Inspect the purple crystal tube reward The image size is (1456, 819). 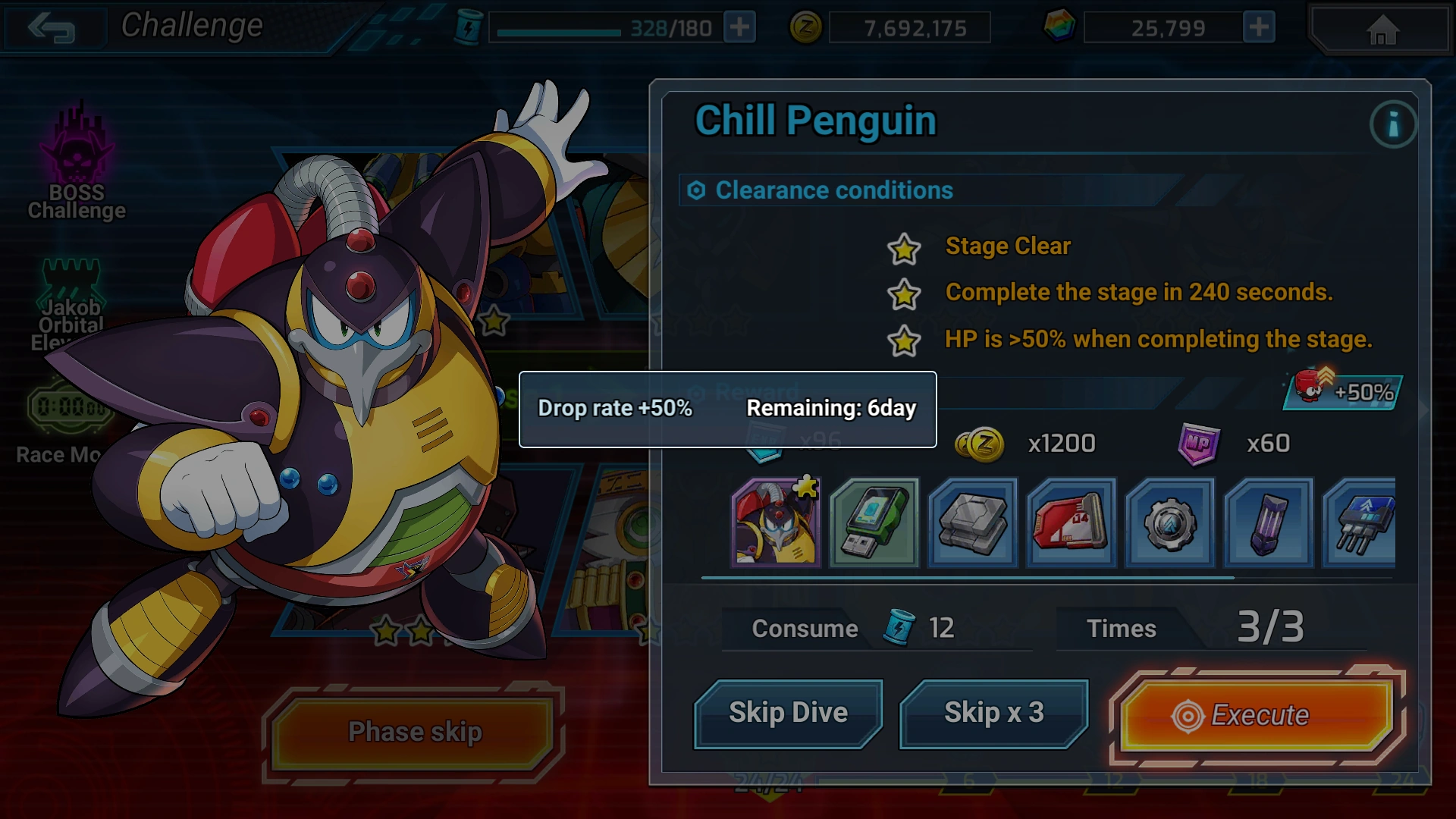(x=1269, y=522)
